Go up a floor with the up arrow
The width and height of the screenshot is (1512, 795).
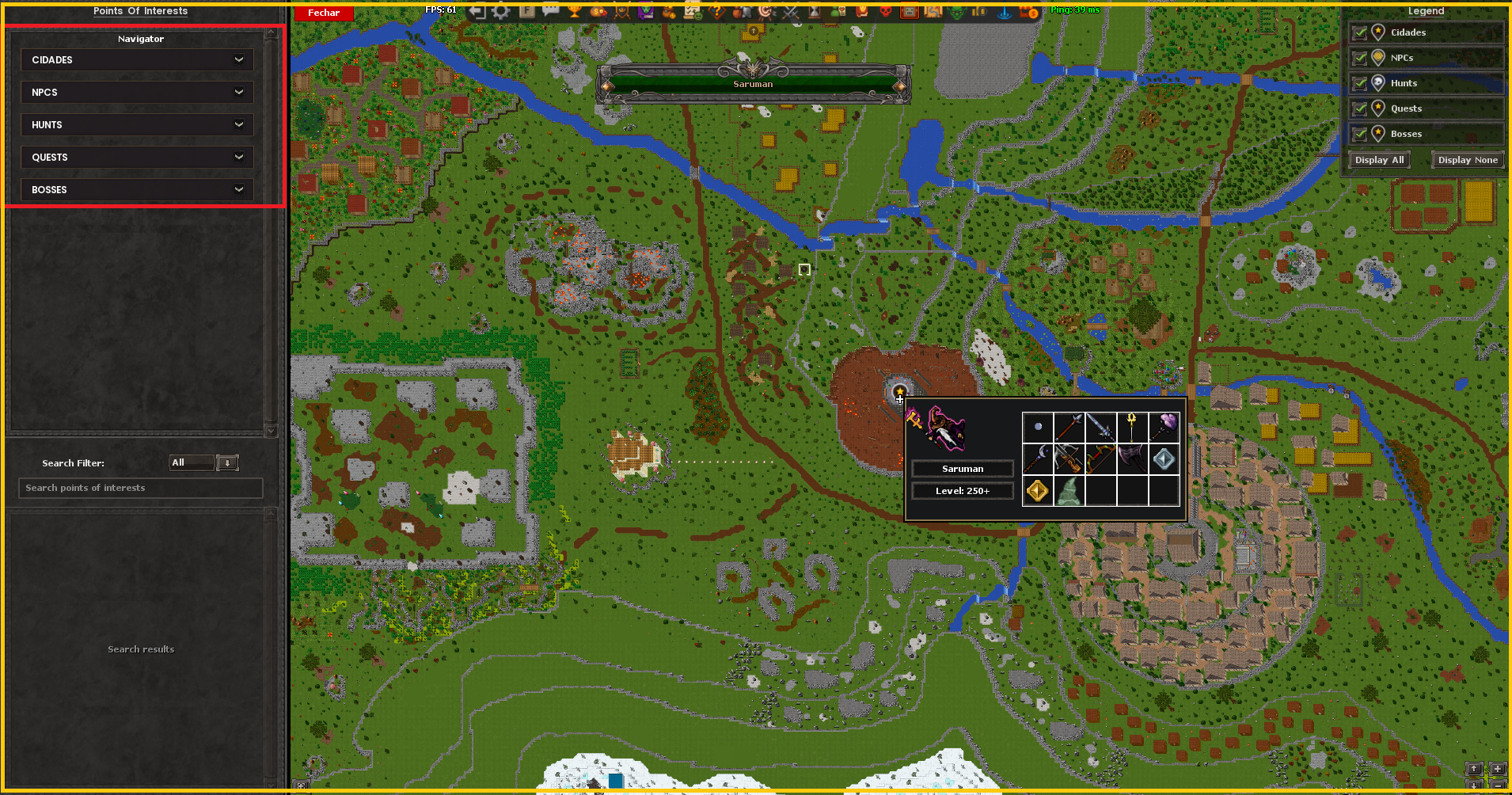(1474, 769)
